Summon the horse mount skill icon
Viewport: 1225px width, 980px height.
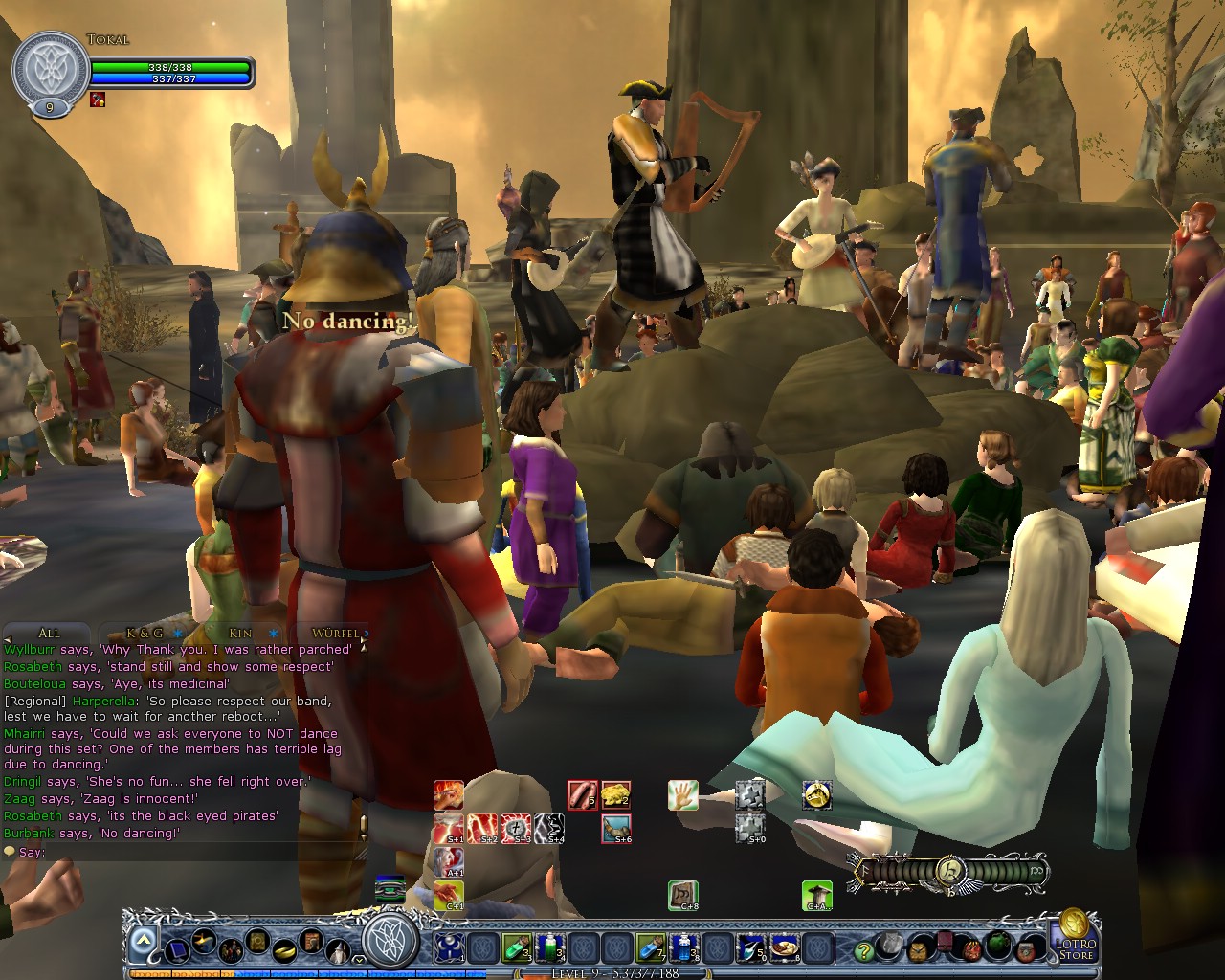(x=818, y=796)
